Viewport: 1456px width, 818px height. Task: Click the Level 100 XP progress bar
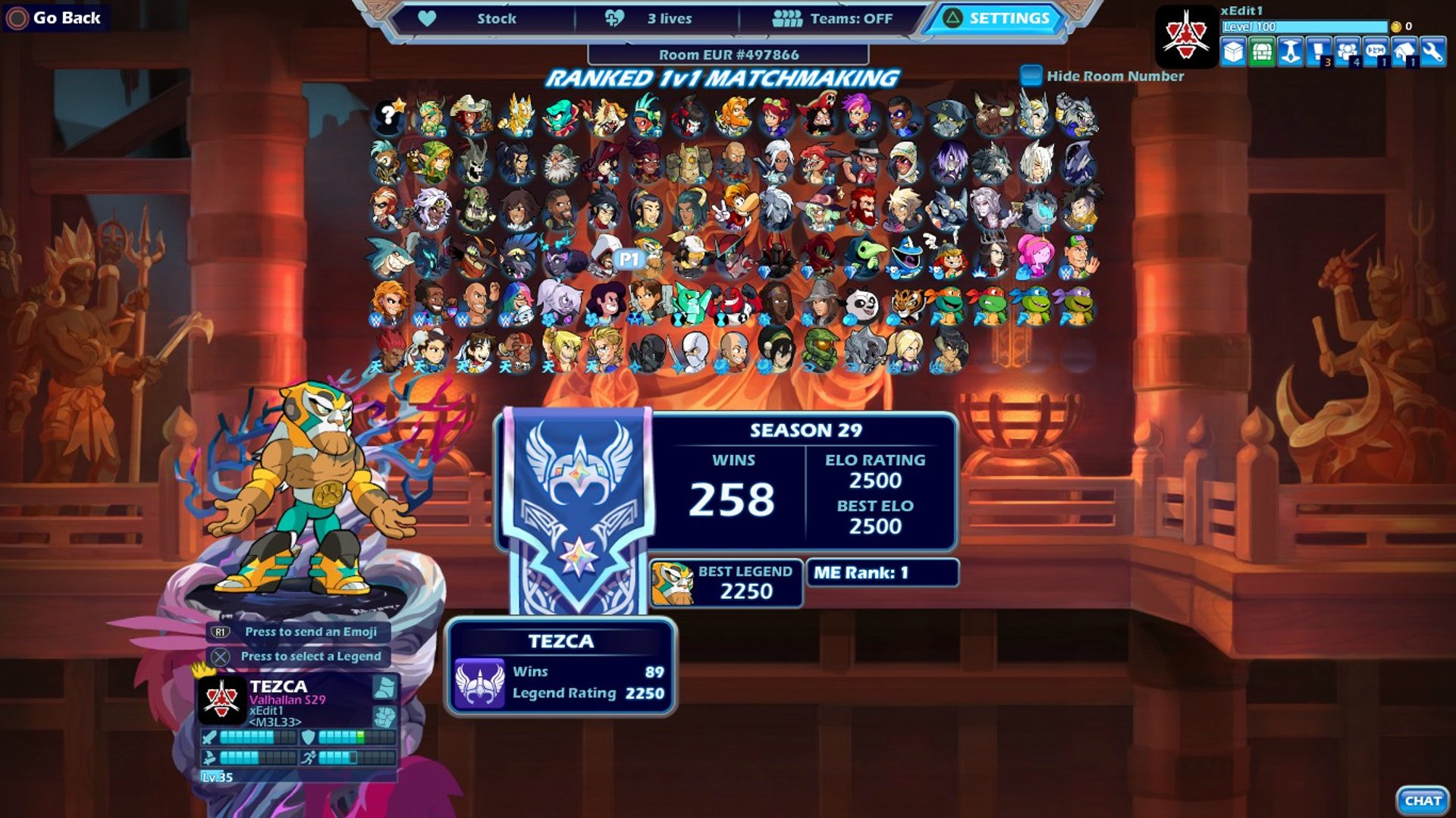[1304, 27]
